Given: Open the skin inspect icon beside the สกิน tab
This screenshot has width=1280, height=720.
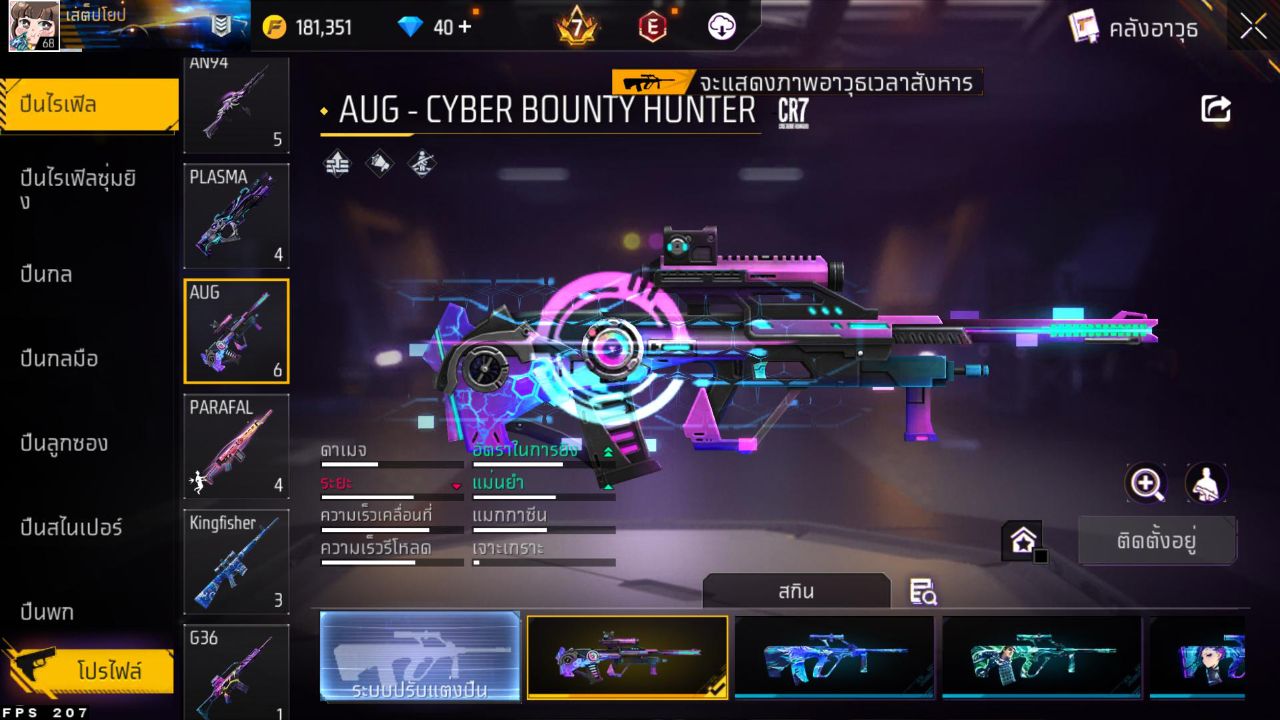Looking at the screenshot, I should 923,592.
